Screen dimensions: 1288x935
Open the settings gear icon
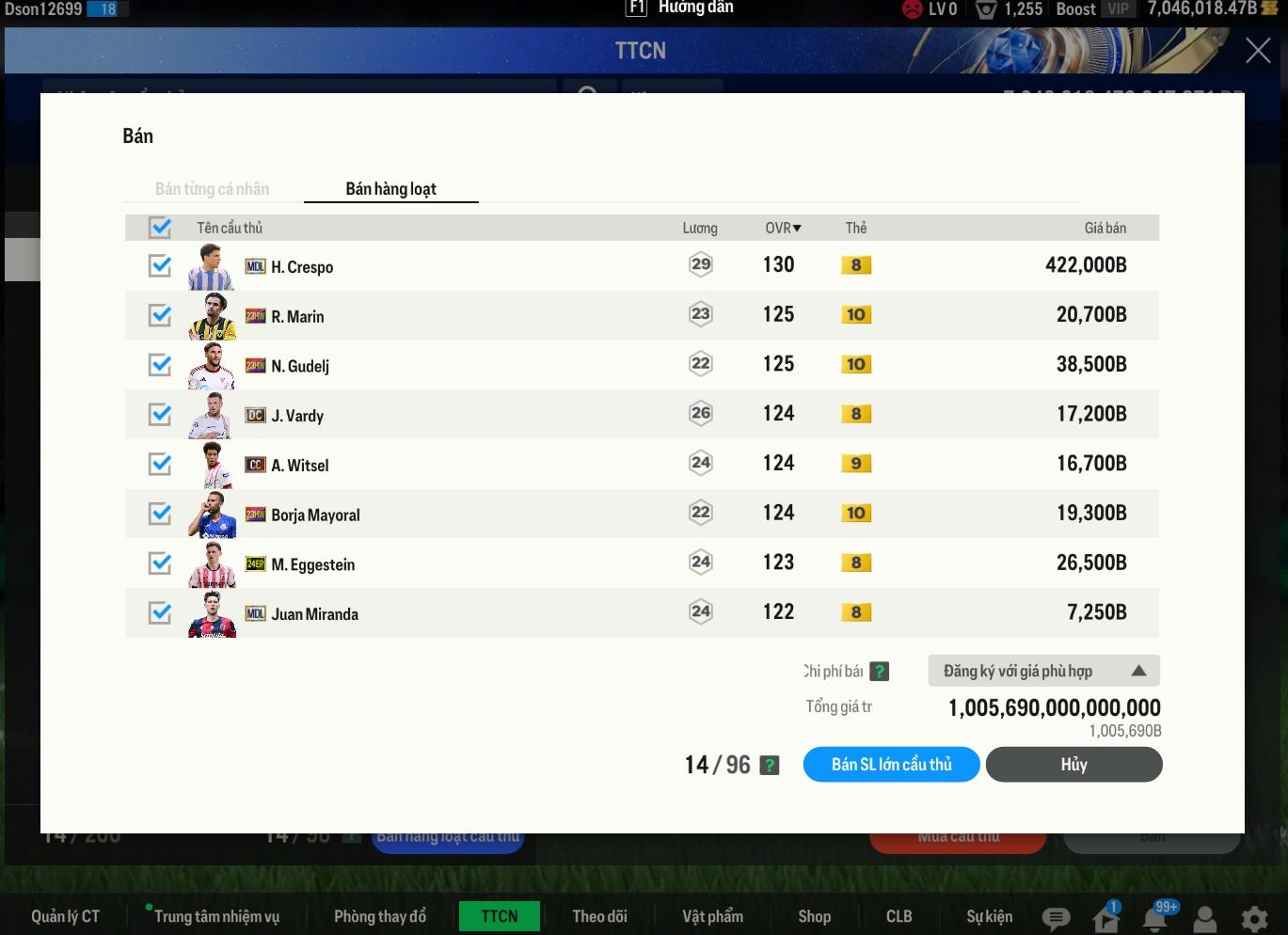1253,919
